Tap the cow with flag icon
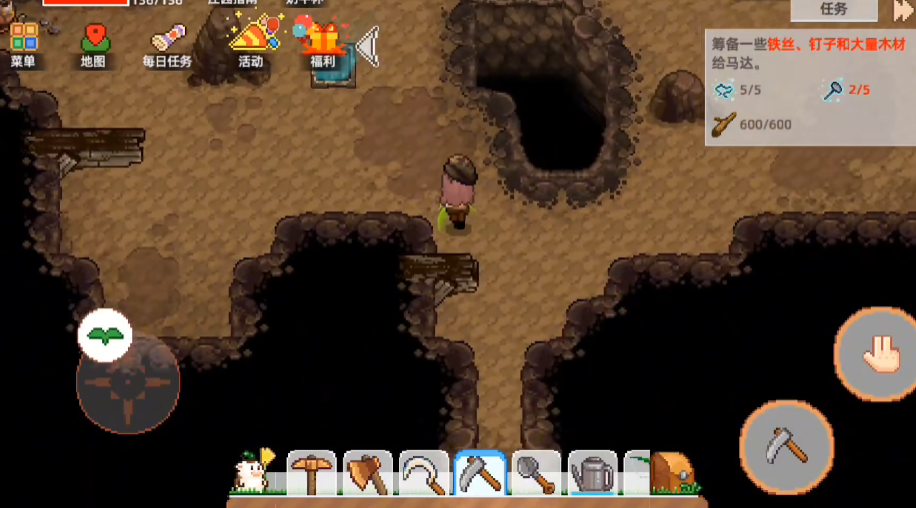The height and width of the screenshot is (508, 916). point(251,471)
